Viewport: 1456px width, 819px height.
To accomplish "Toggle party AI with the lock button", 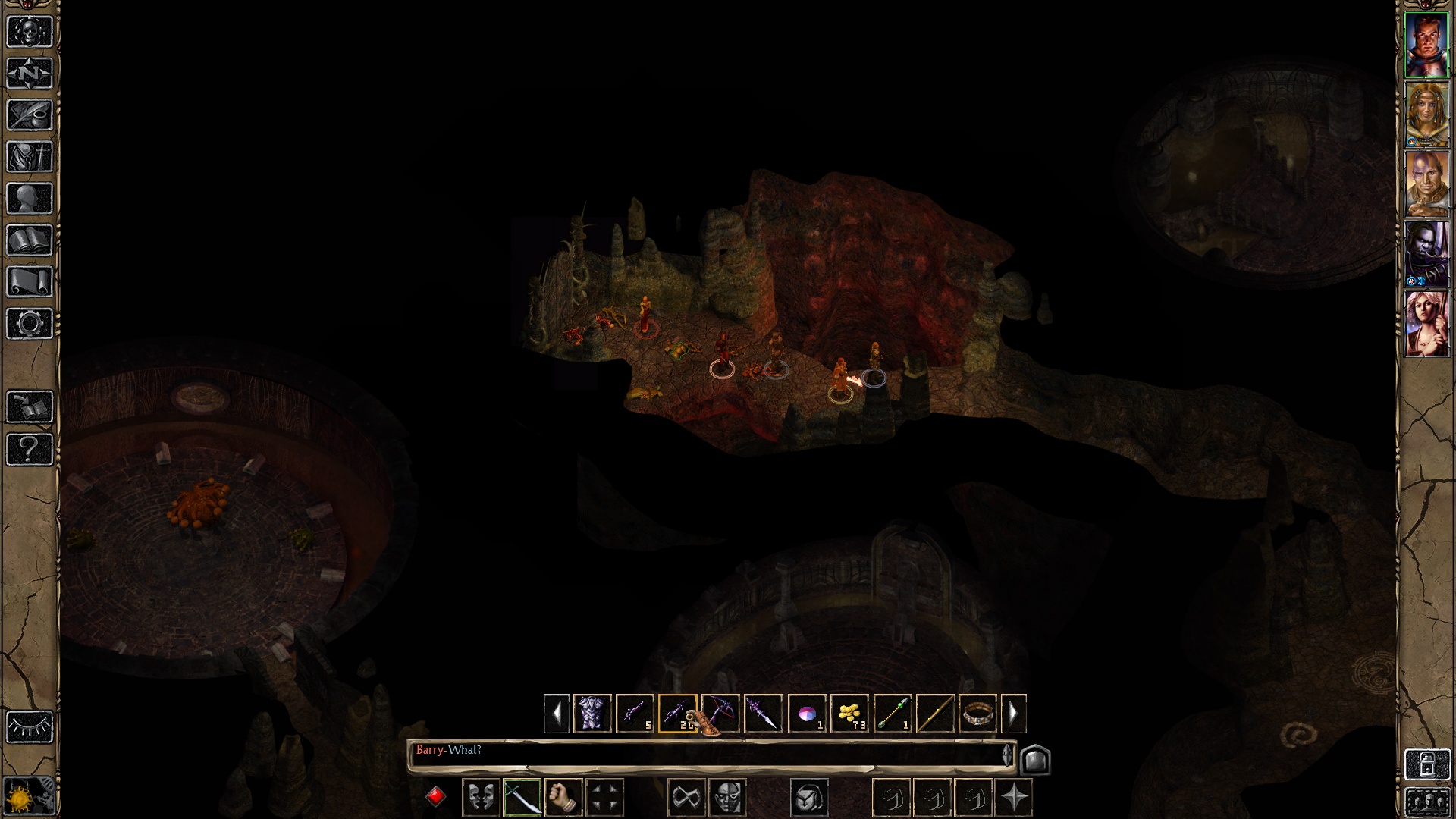I will (1426, 764).
